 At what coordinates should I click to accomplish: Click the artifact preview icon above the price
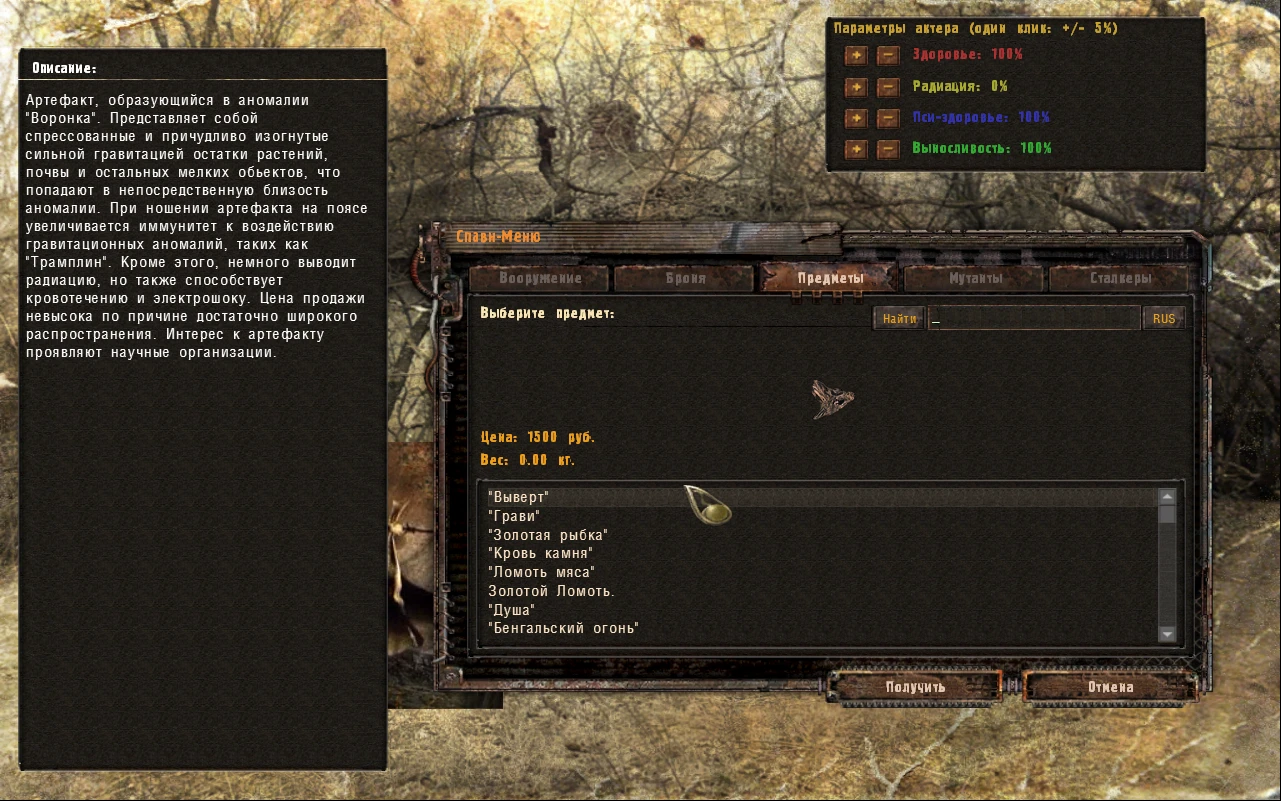(835, 397)
